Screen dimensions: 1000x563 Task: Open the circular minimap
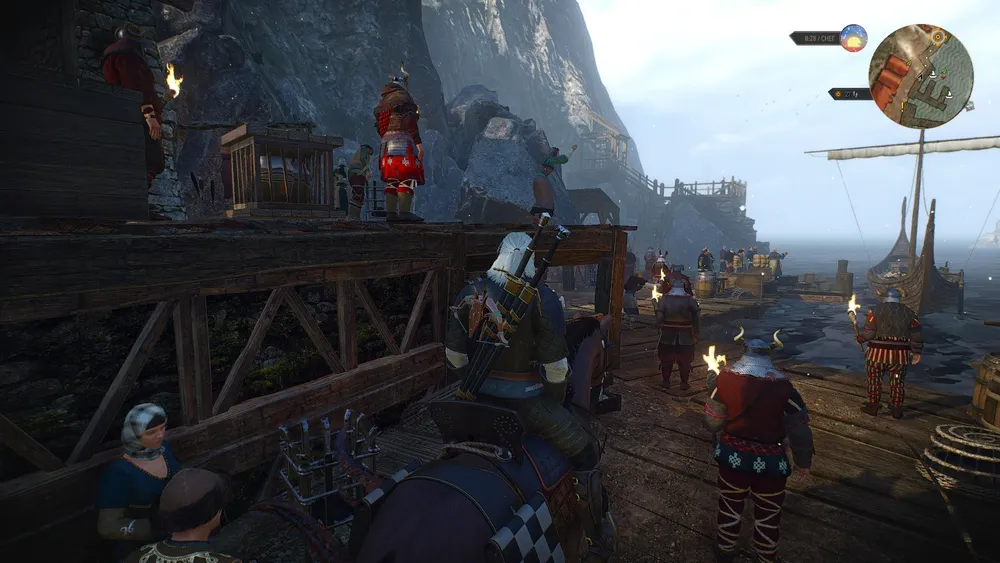(920, 76)
